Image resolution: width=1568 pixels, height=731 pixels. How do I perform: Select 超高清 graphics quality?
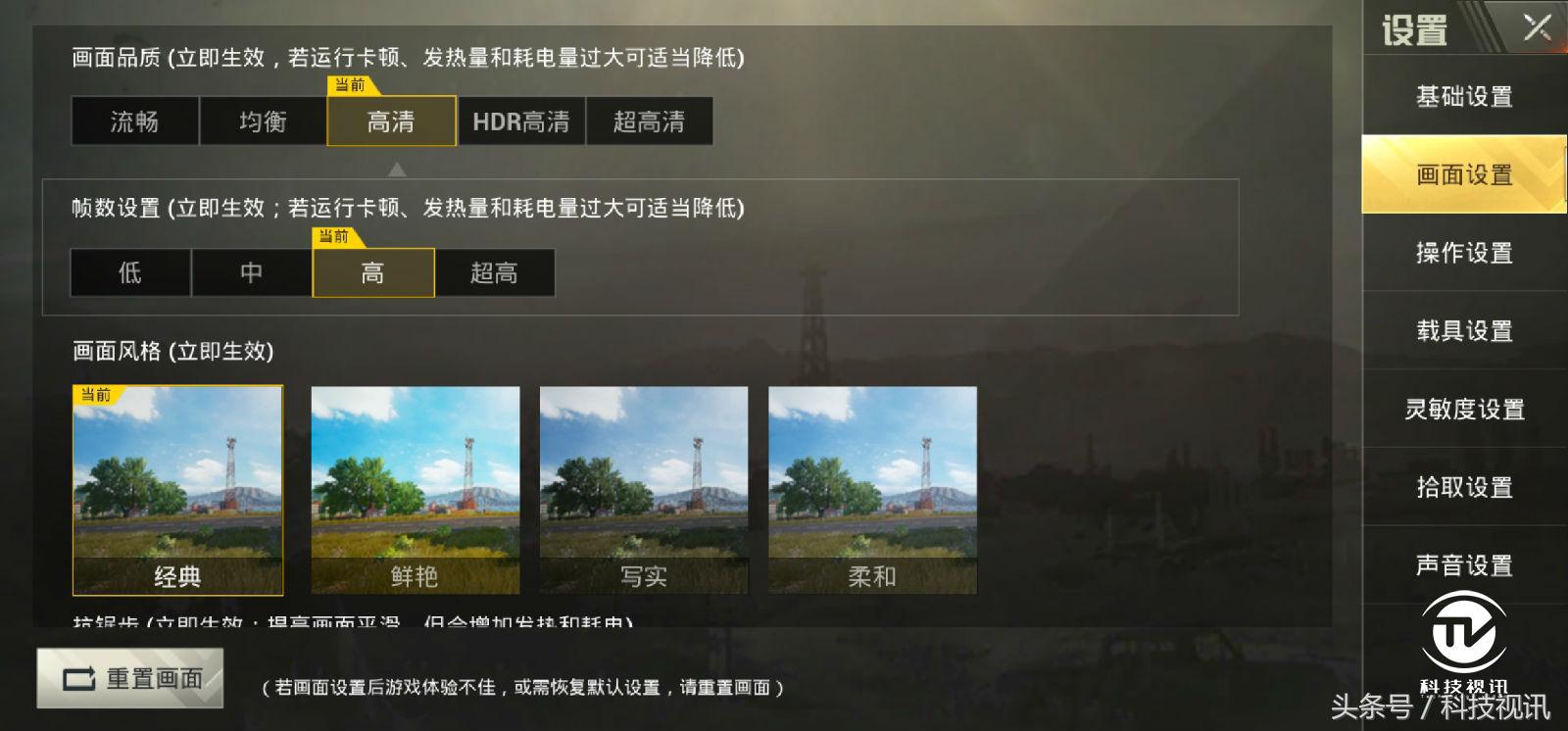coord(651,121)
